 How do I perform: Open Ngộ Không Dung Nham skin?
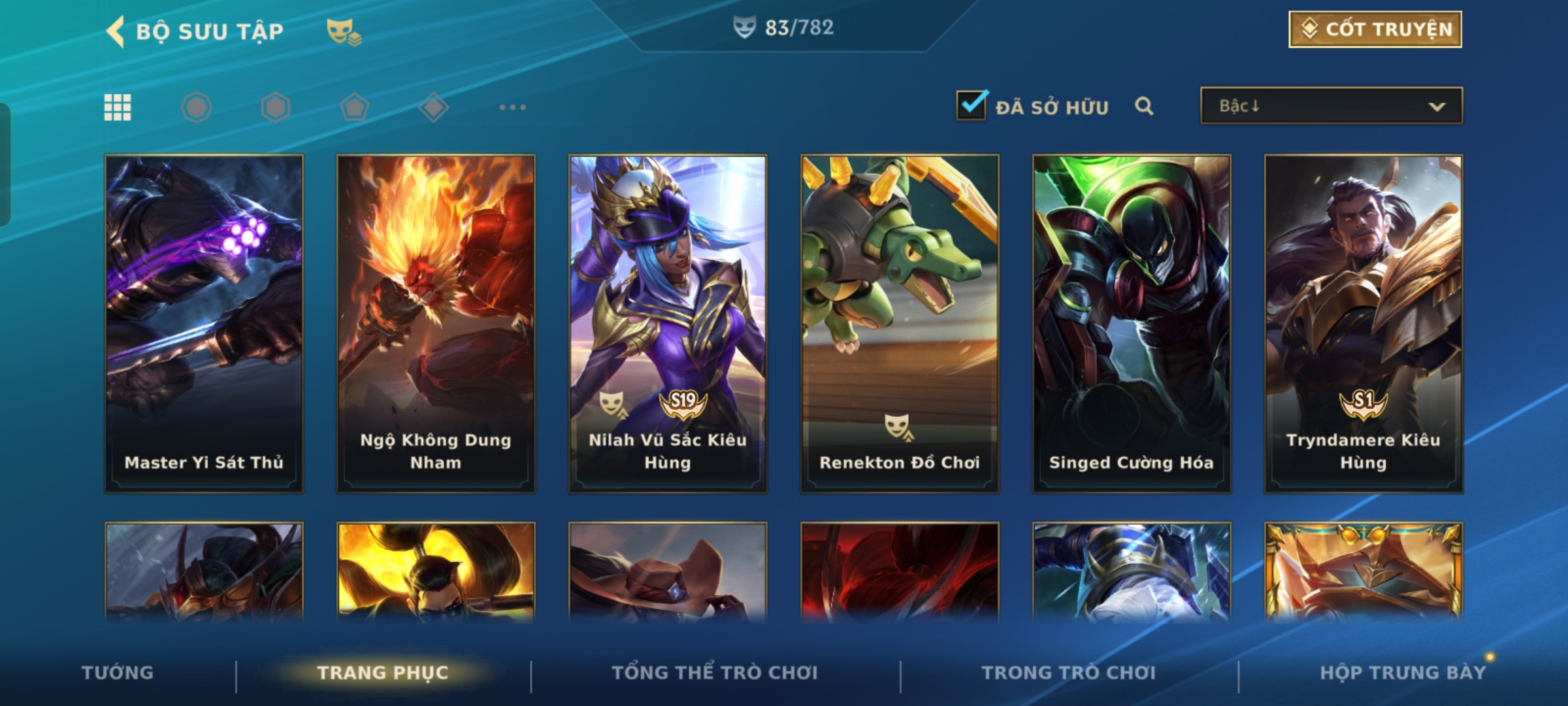click(436, 324)
